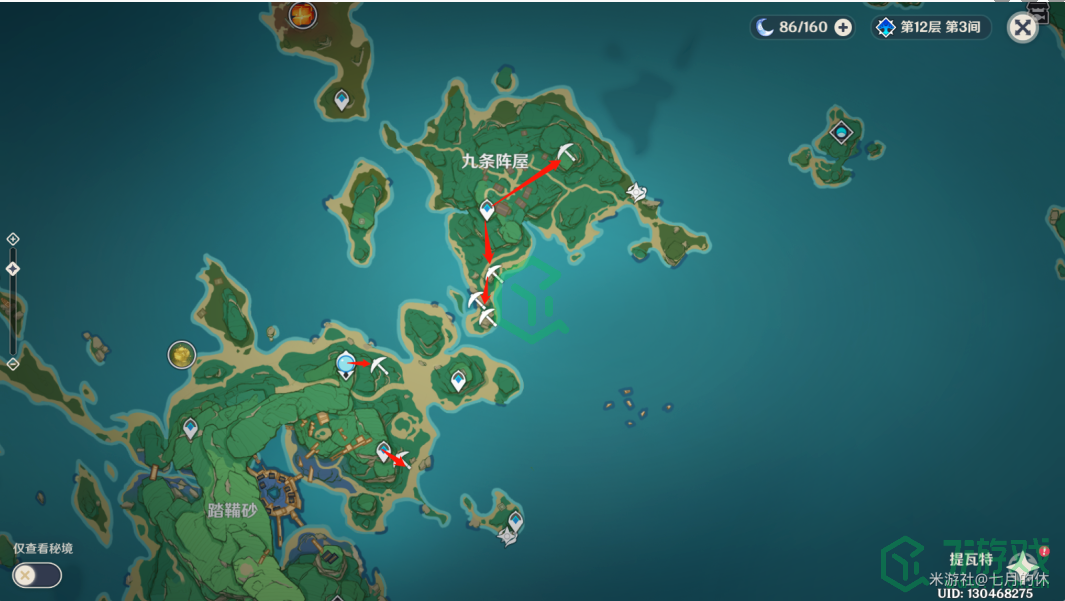This screenshot has width=1065, height=601.
Task: Select the golden boss marker near the west shore
Action: point(181,354)
